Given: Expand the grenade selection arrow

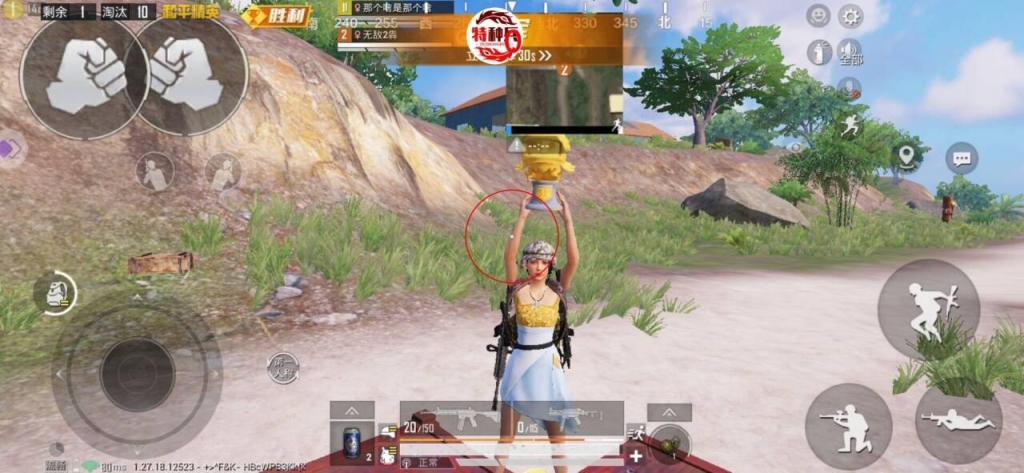Looking at the screenshot, I should pyautogui.click(x=669, y=412).
